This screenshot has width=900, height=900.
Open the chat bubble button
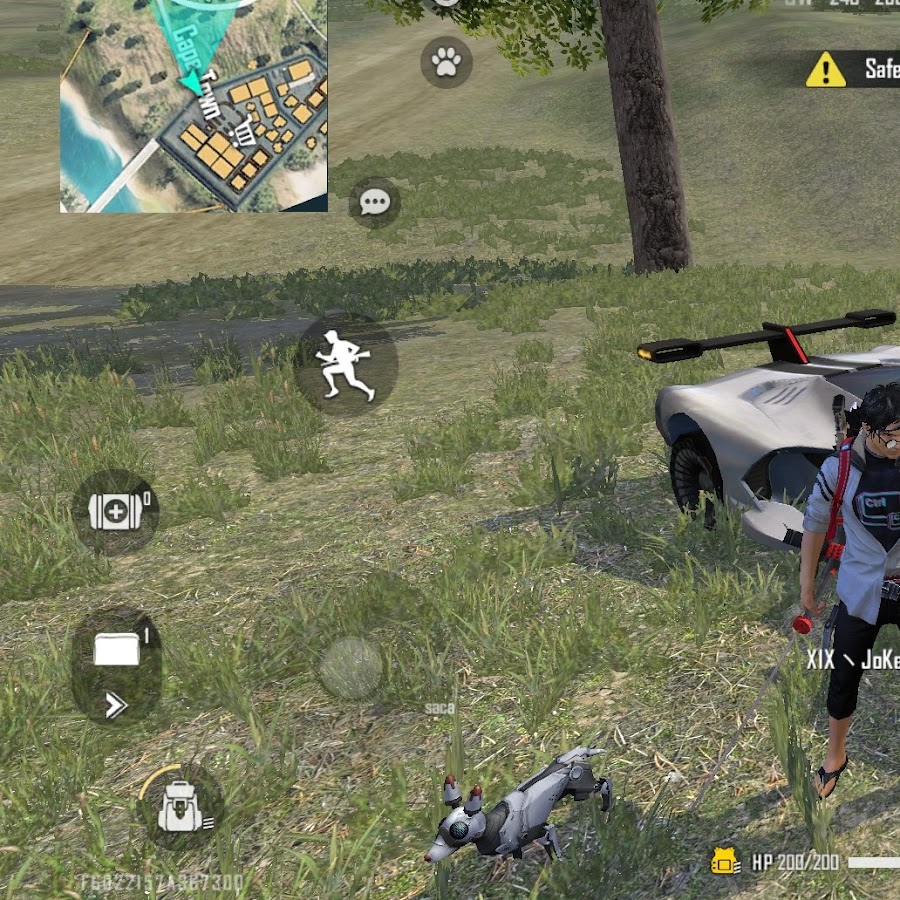click(374, 203)
